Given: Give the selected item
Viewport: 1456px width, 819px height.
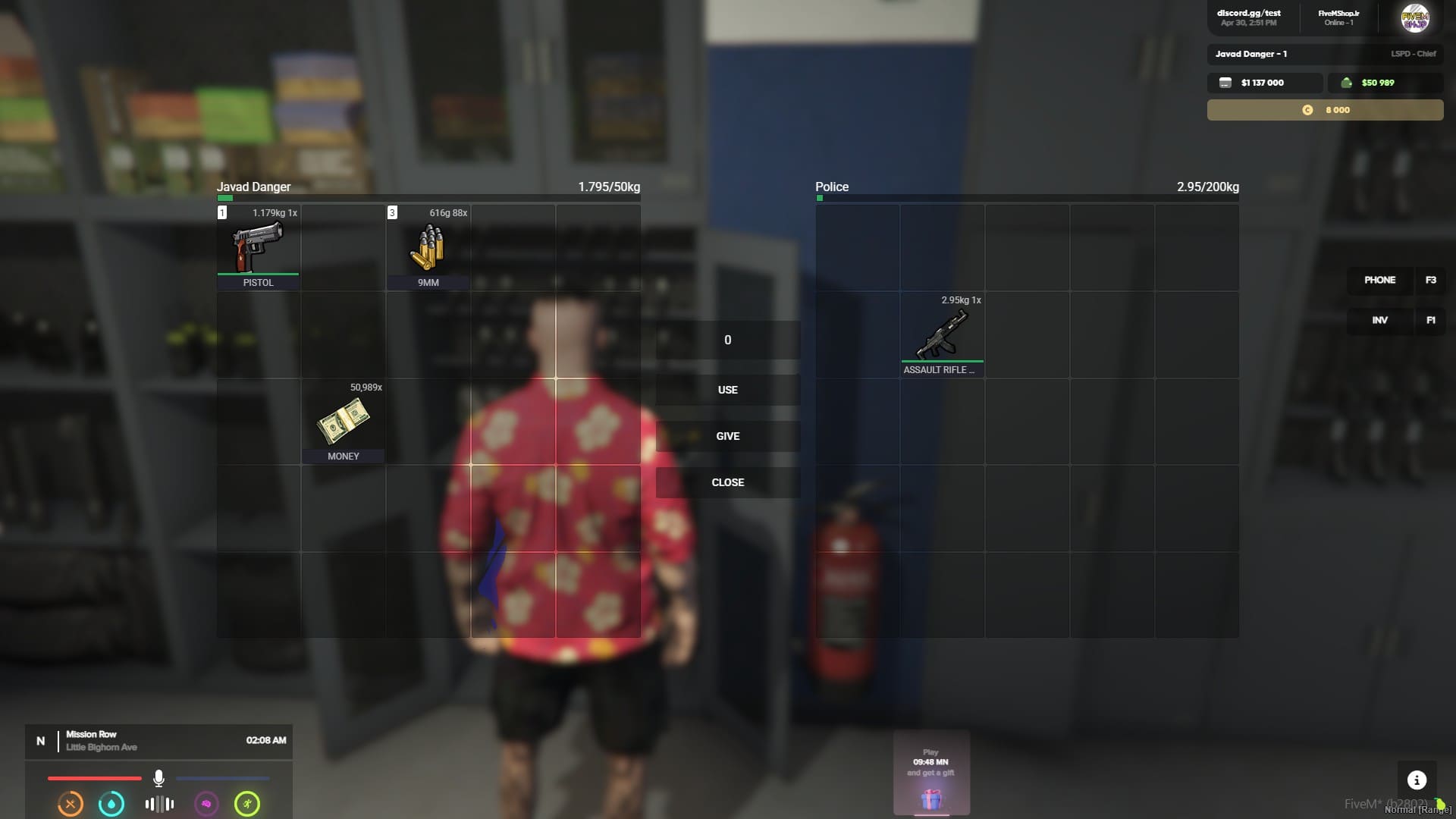Looking at the screenshot, I should pyautogui.click(x=727, y=436).
